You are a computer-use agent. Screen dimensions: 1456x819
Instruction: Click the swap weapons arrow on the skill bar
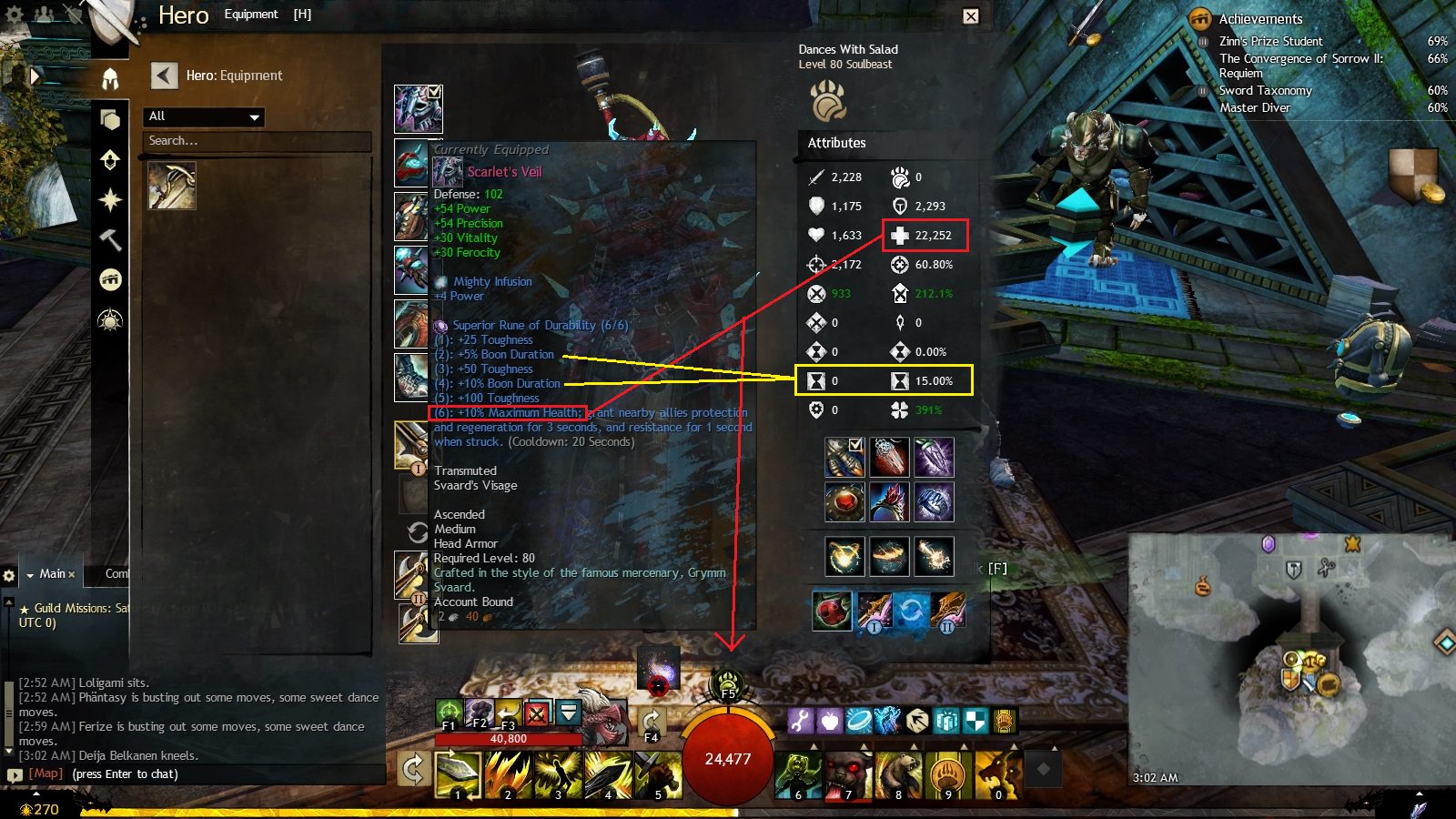point(413,770)
